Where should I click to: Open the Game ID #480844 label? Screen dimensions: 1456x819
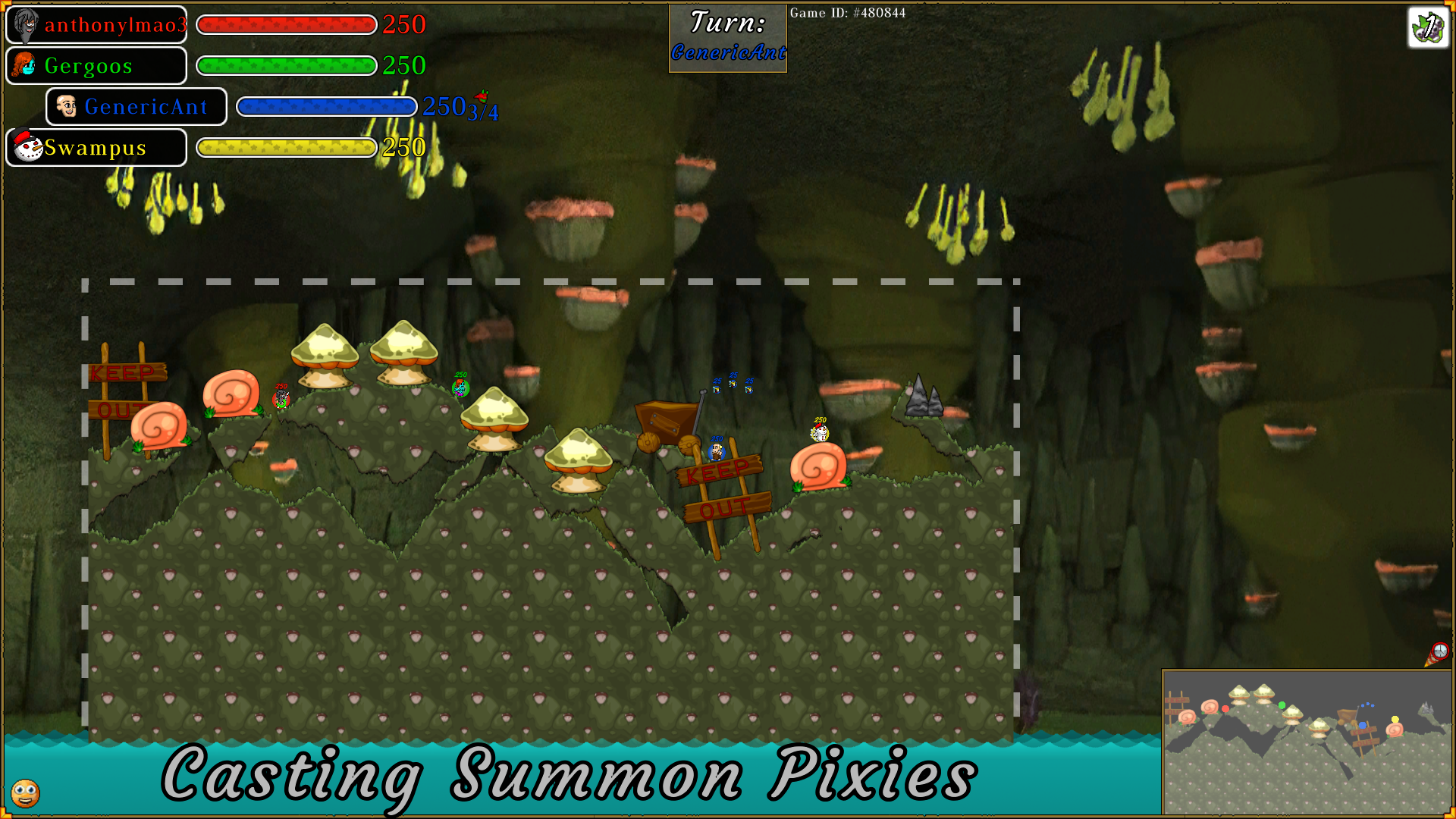[x=848, y=13]
